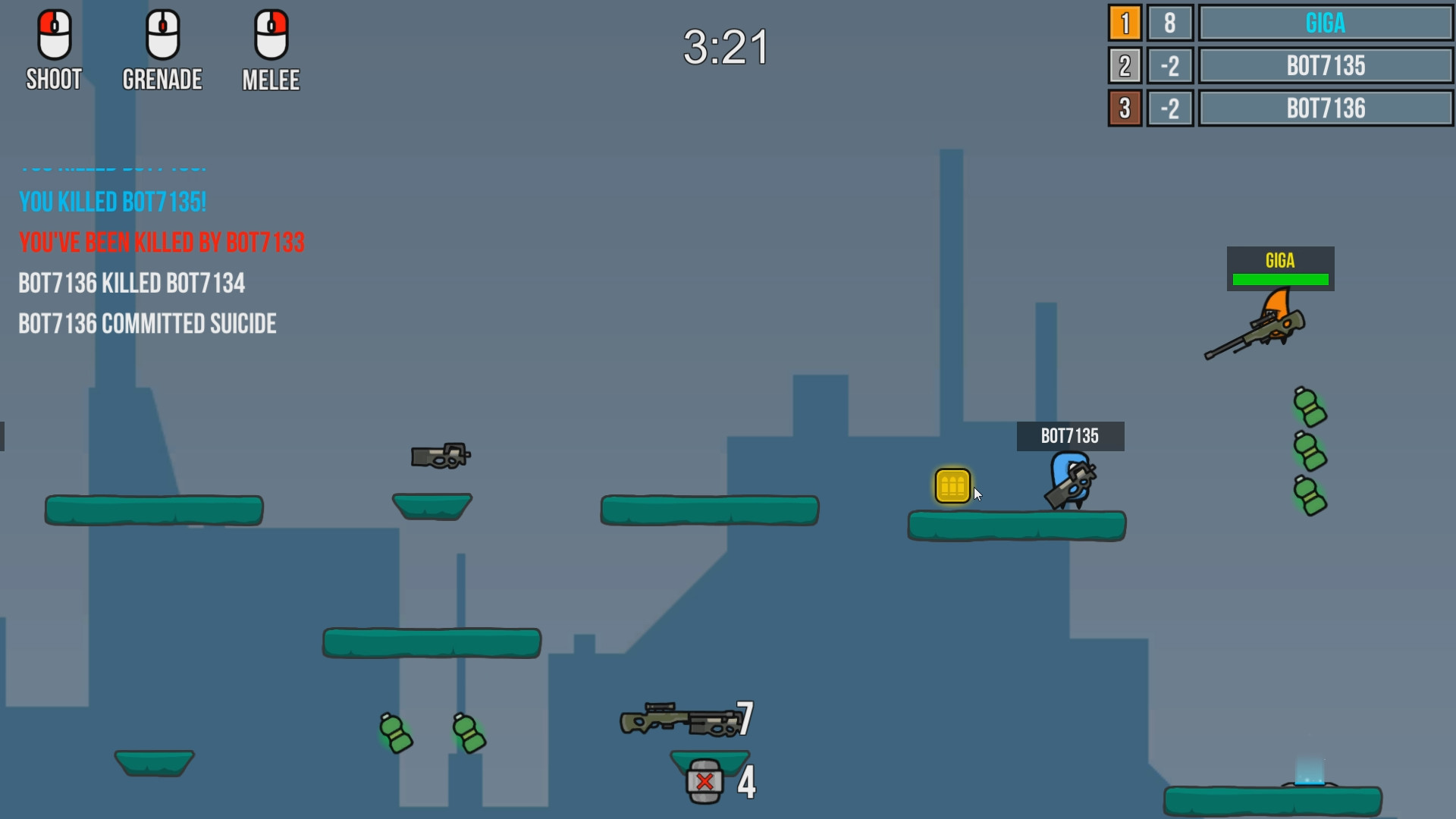Viewport: 1456px width, 819px height.
Task: Select the BOT7136 leaderboard entry
Action: click(x=1326, y=108)
